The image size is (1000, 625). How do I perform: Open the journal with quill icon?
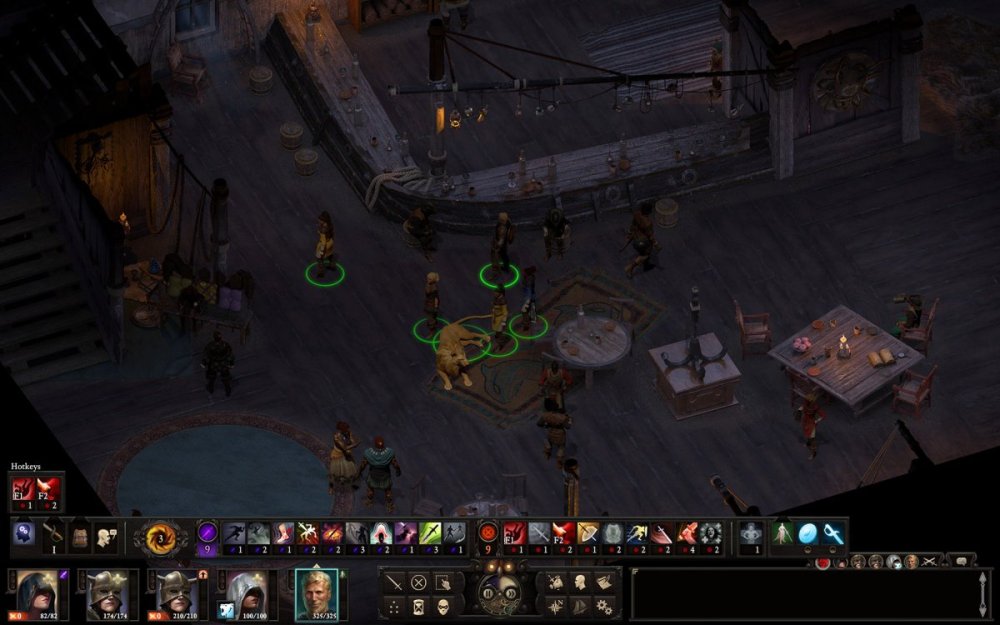pyautogui.click(x=604, y=582)
